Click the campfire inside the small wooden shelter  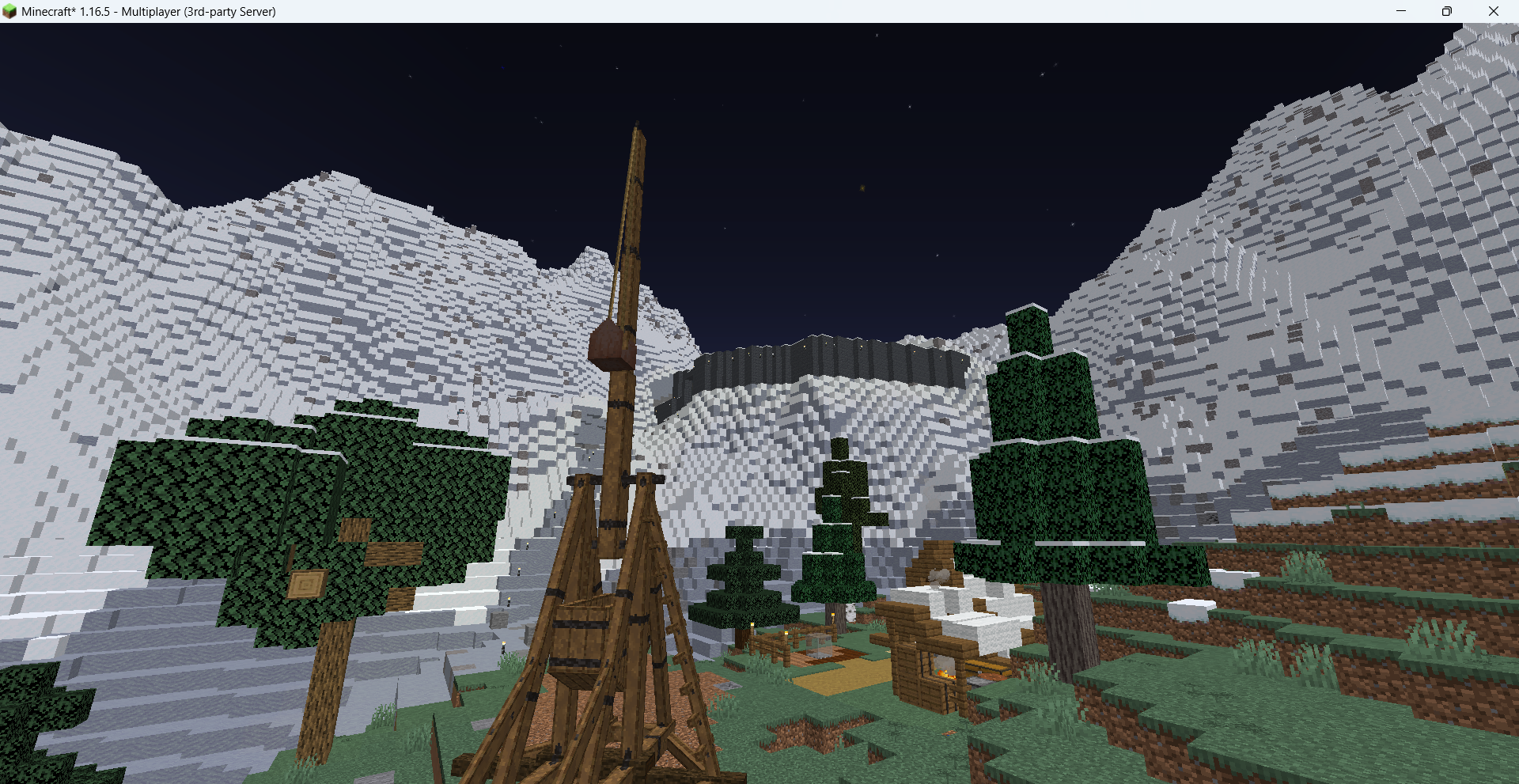[x=944, y=675]
